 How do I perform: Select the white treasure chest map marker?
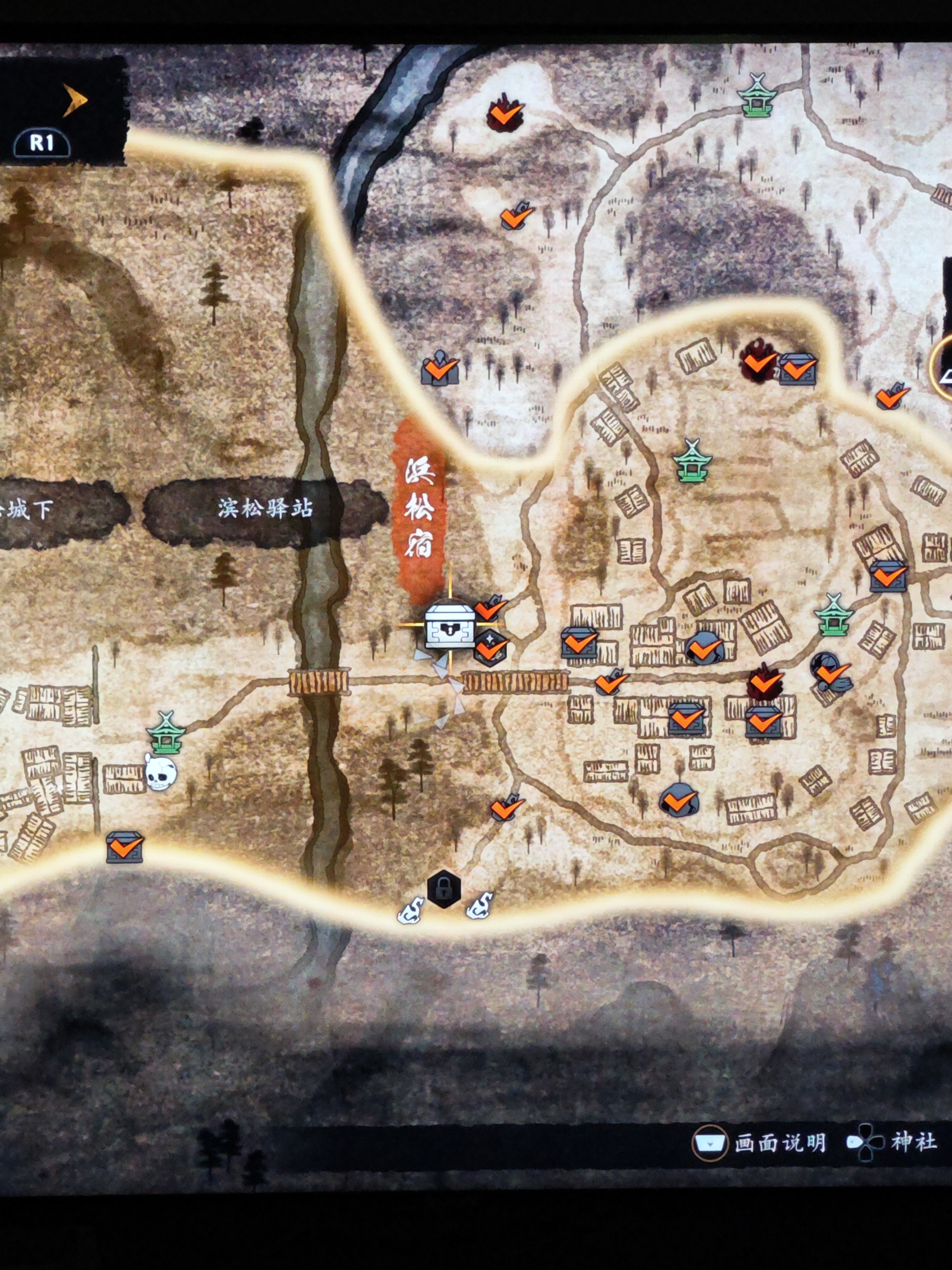click(x=449, y=625)
